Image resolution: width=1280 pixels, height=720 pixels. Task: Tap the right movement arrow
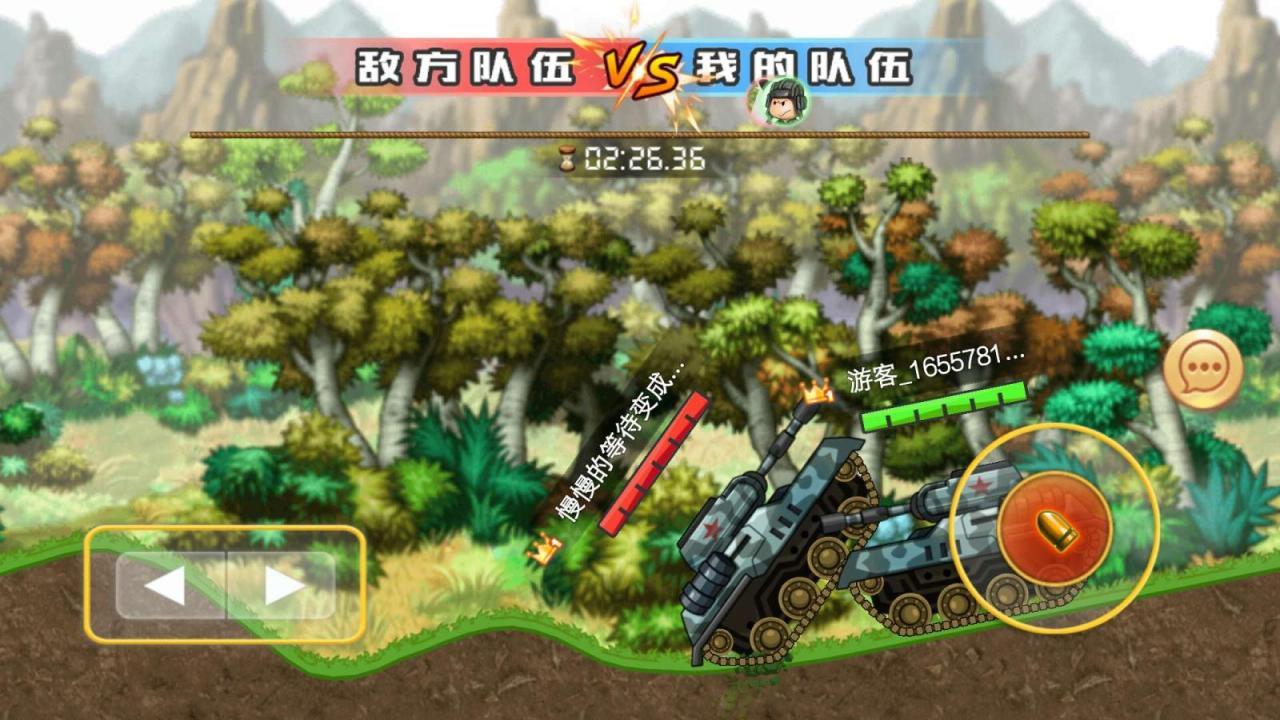pos(282,583)
